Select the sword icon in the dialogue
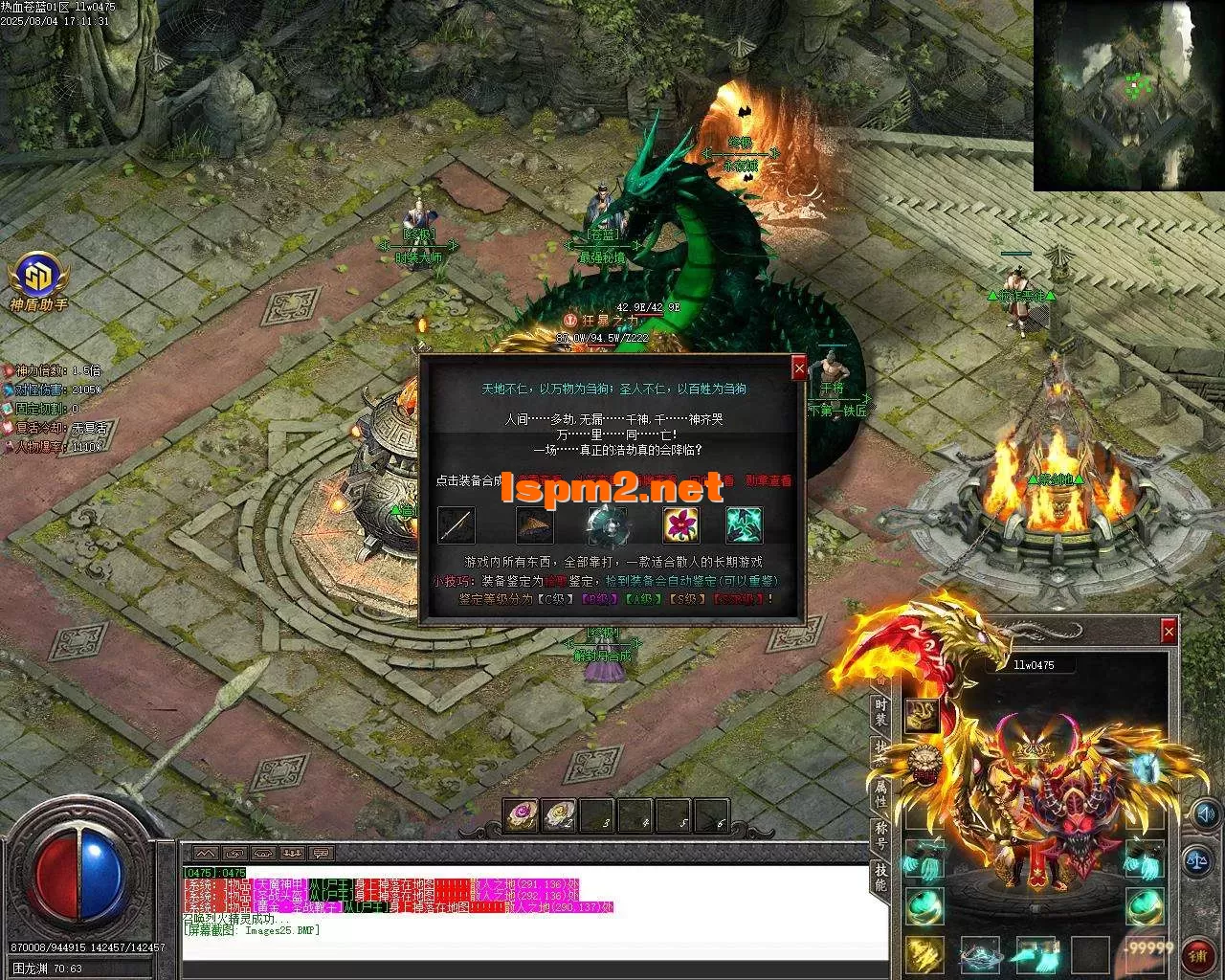 pos(457,525)
